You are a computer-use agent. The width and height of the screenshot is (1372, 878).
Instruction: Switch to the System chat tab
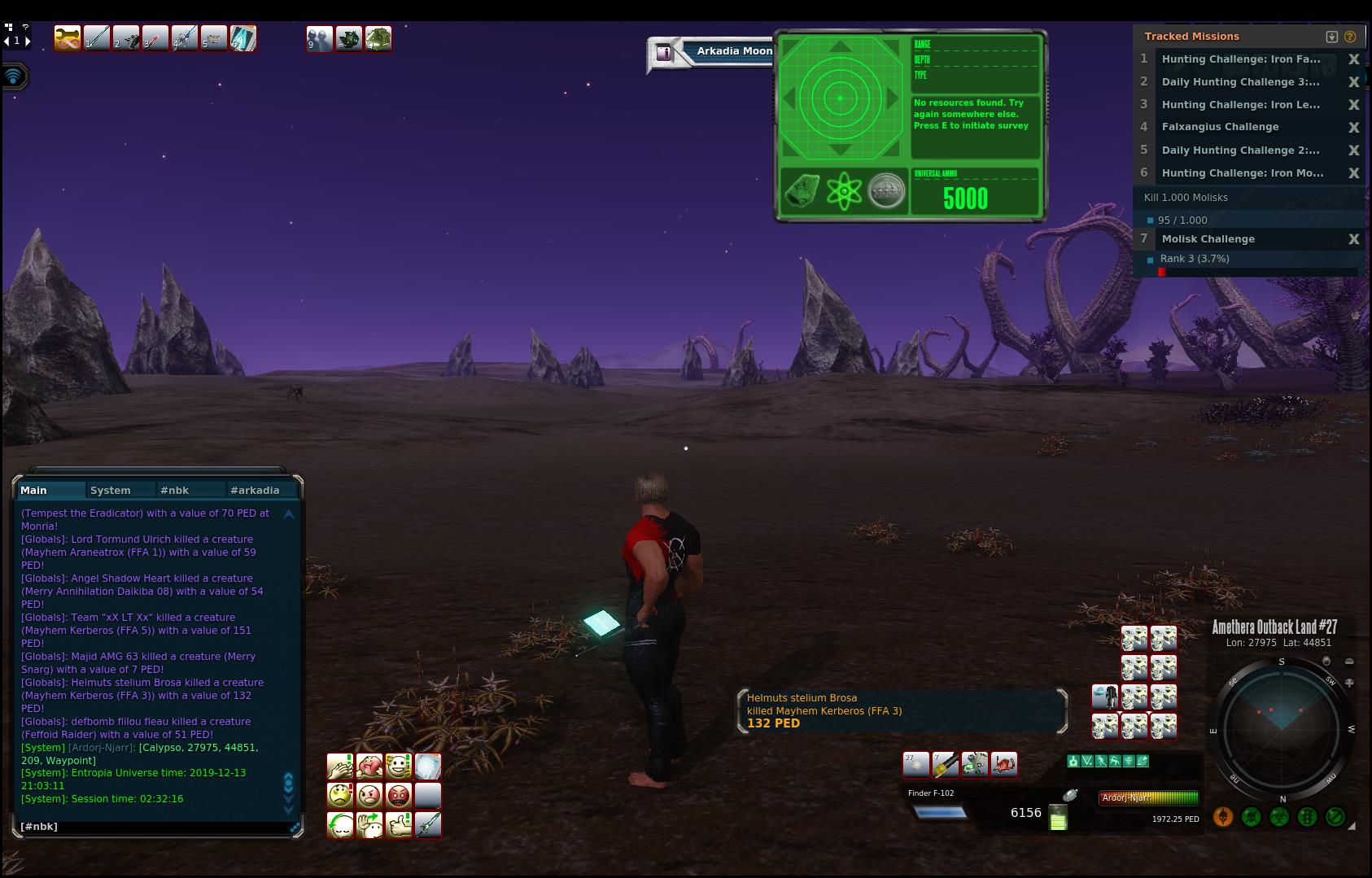(x=111, y=490)
